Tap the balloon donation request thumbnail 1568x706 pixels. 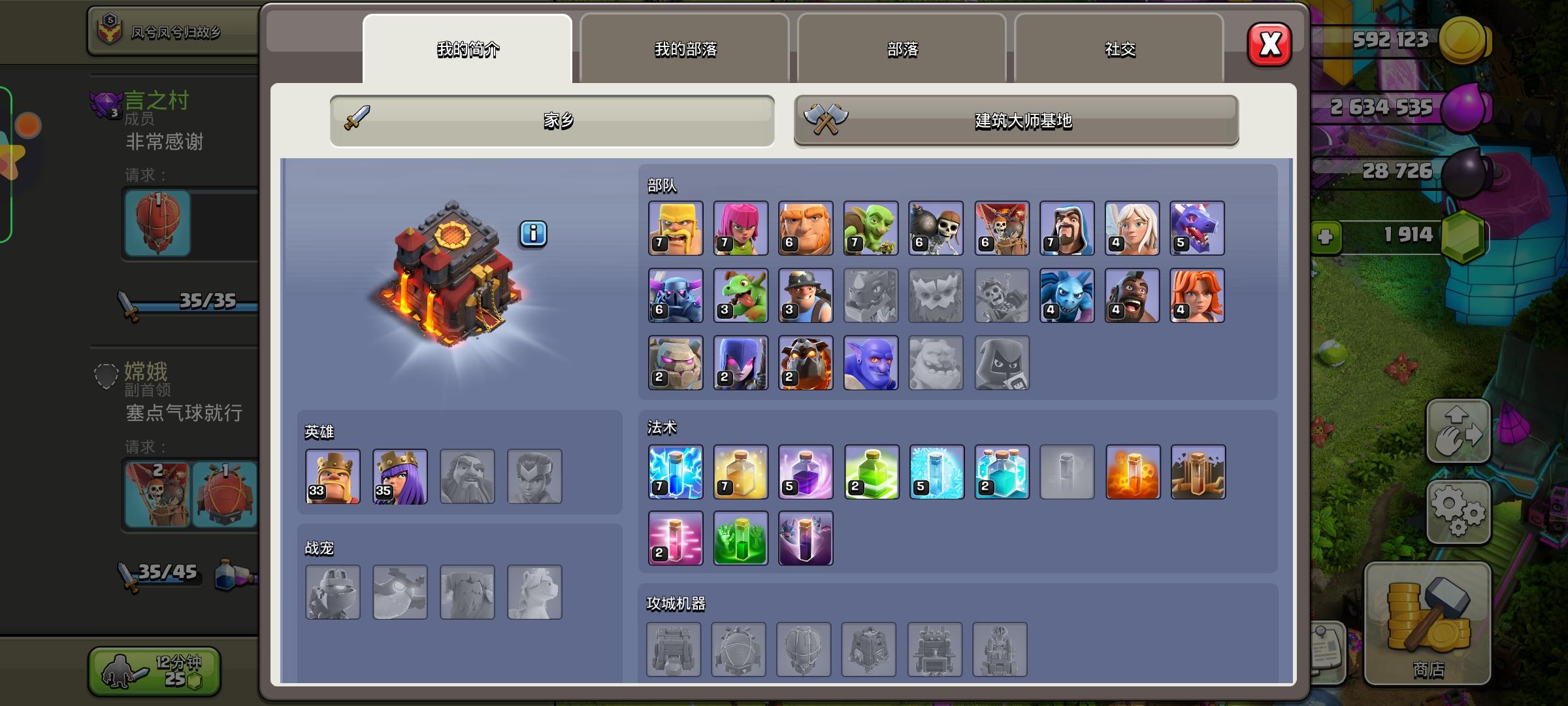point(157,224)
